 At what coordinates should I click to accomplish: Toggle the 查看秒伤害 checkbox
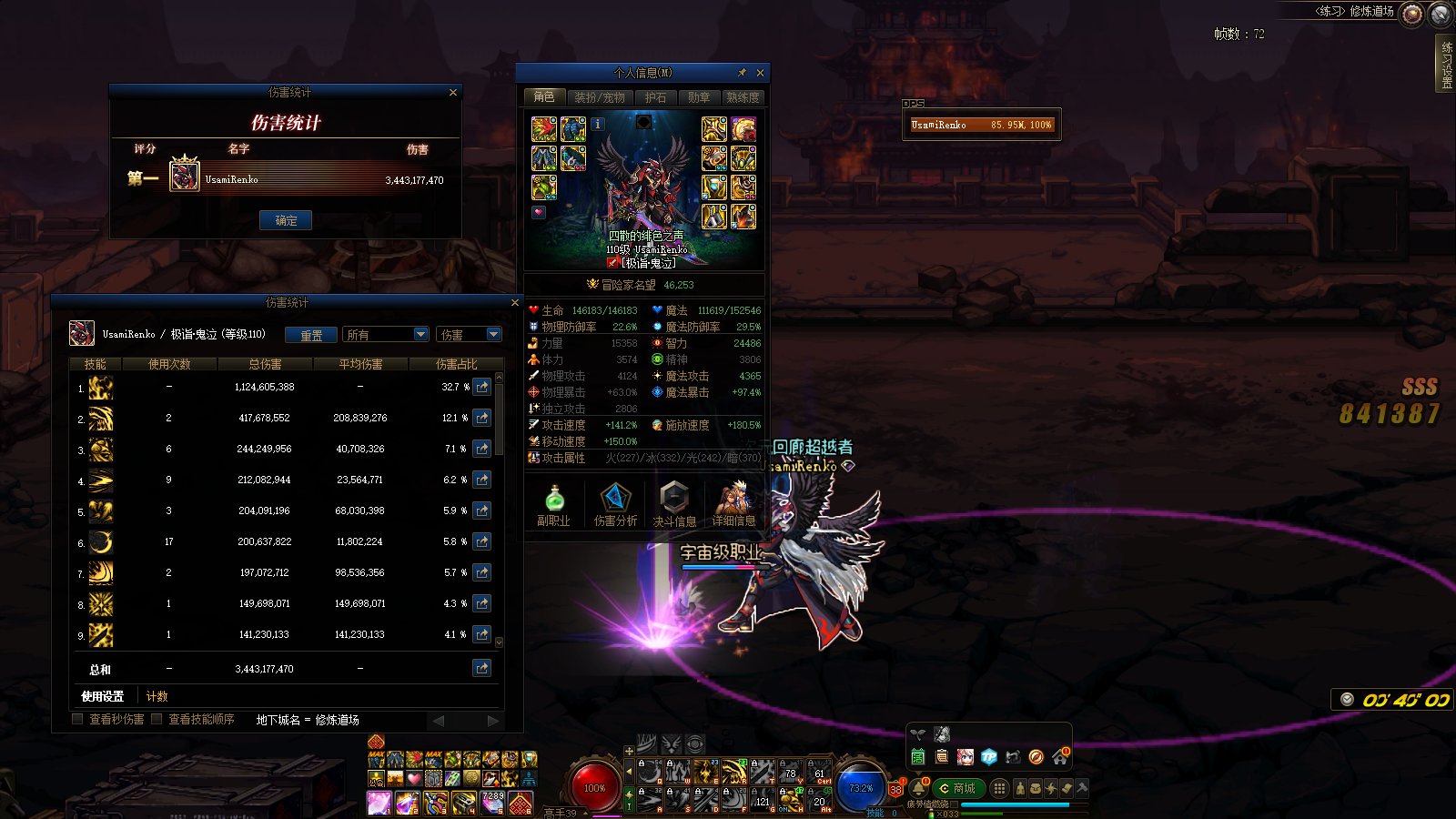tap(78, 719)
